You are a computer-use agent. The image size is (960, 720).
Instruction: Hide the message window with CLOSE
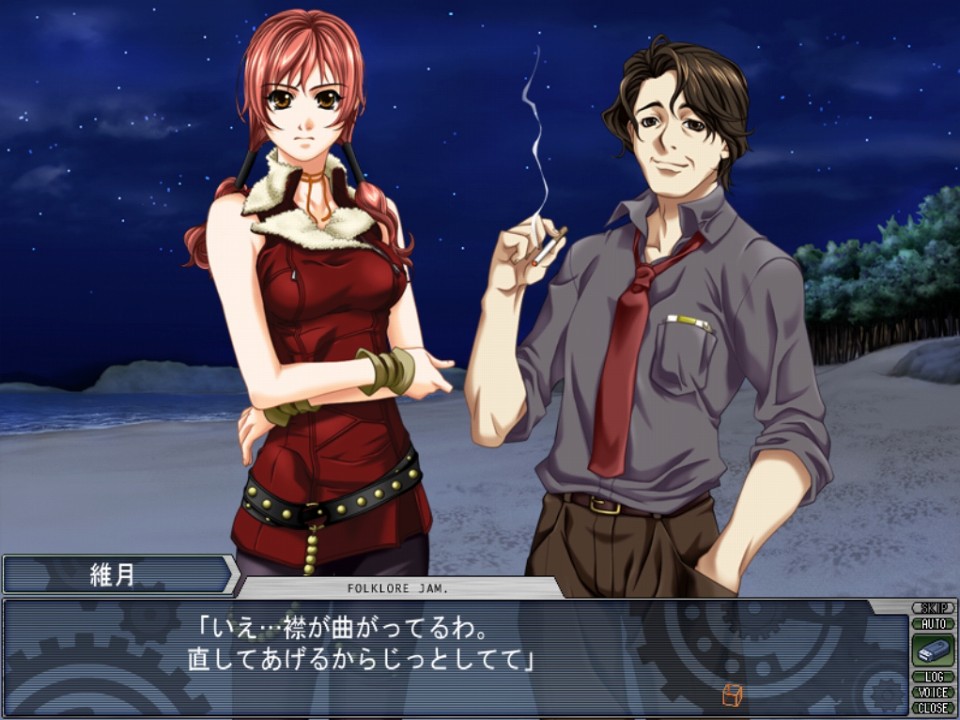click(x=932, y=707)
